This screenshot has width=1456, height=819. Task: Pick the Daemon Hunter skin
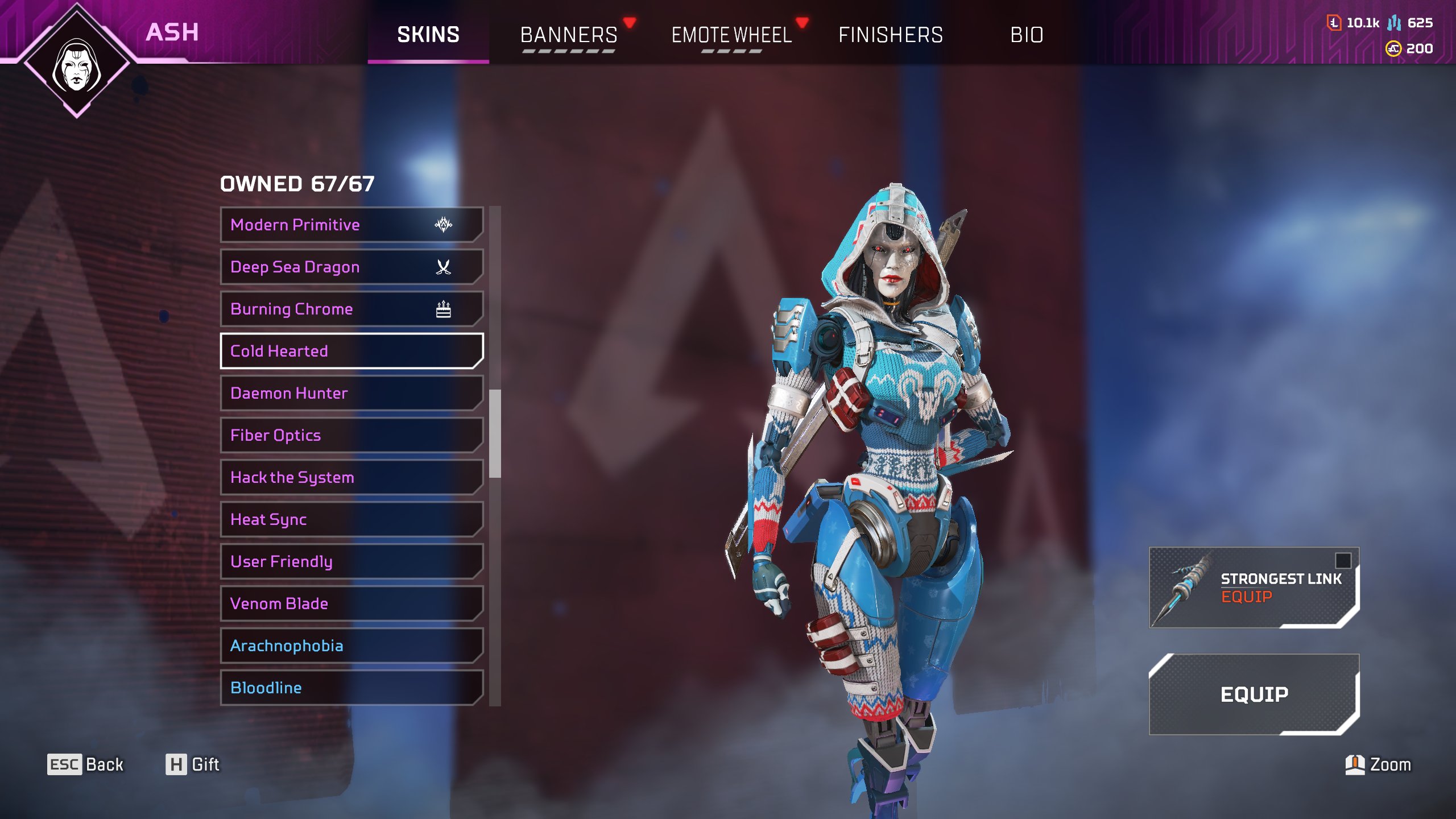coord(351,393)
